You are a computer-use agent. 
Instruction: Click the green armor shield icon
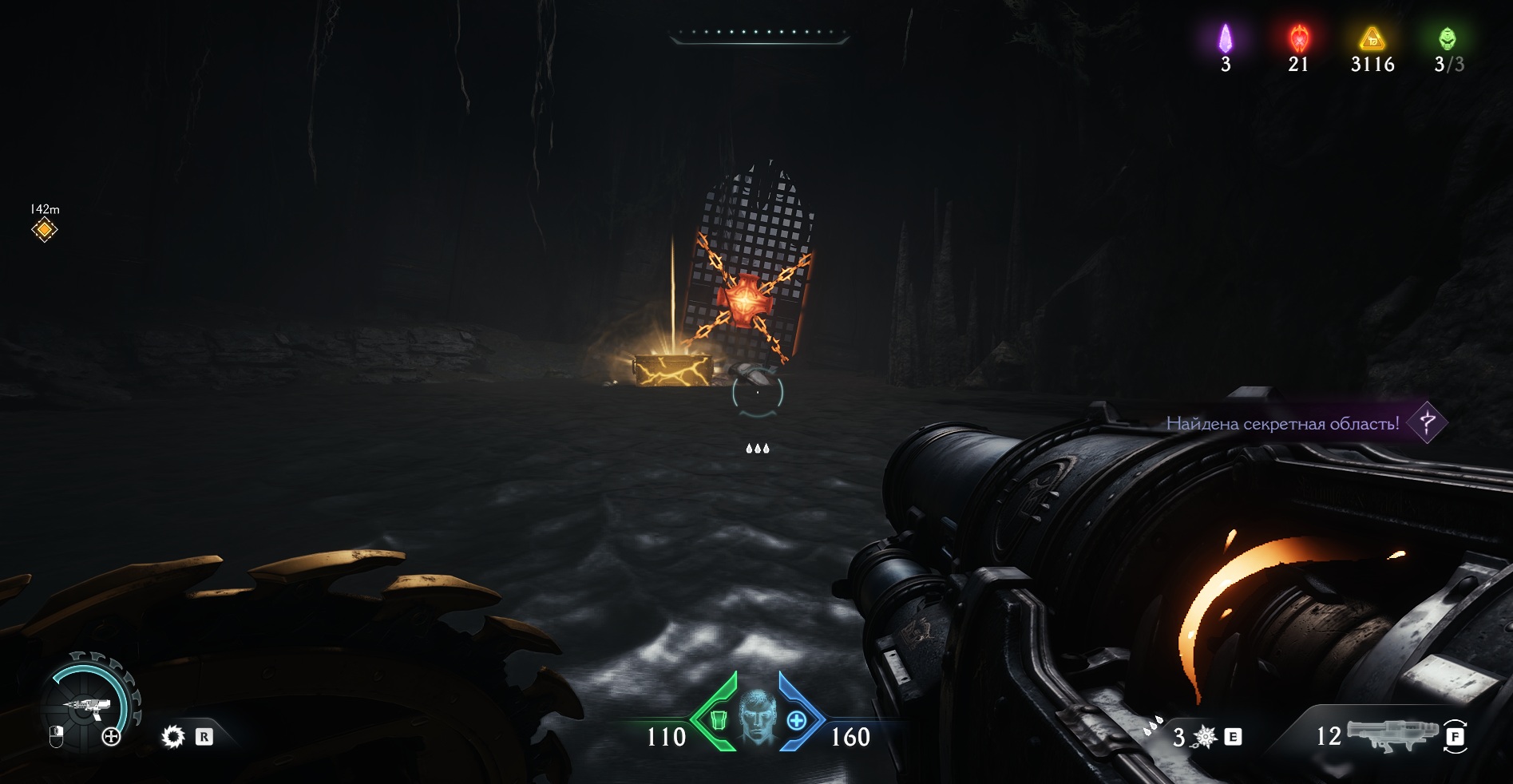[x=718, y=721]
